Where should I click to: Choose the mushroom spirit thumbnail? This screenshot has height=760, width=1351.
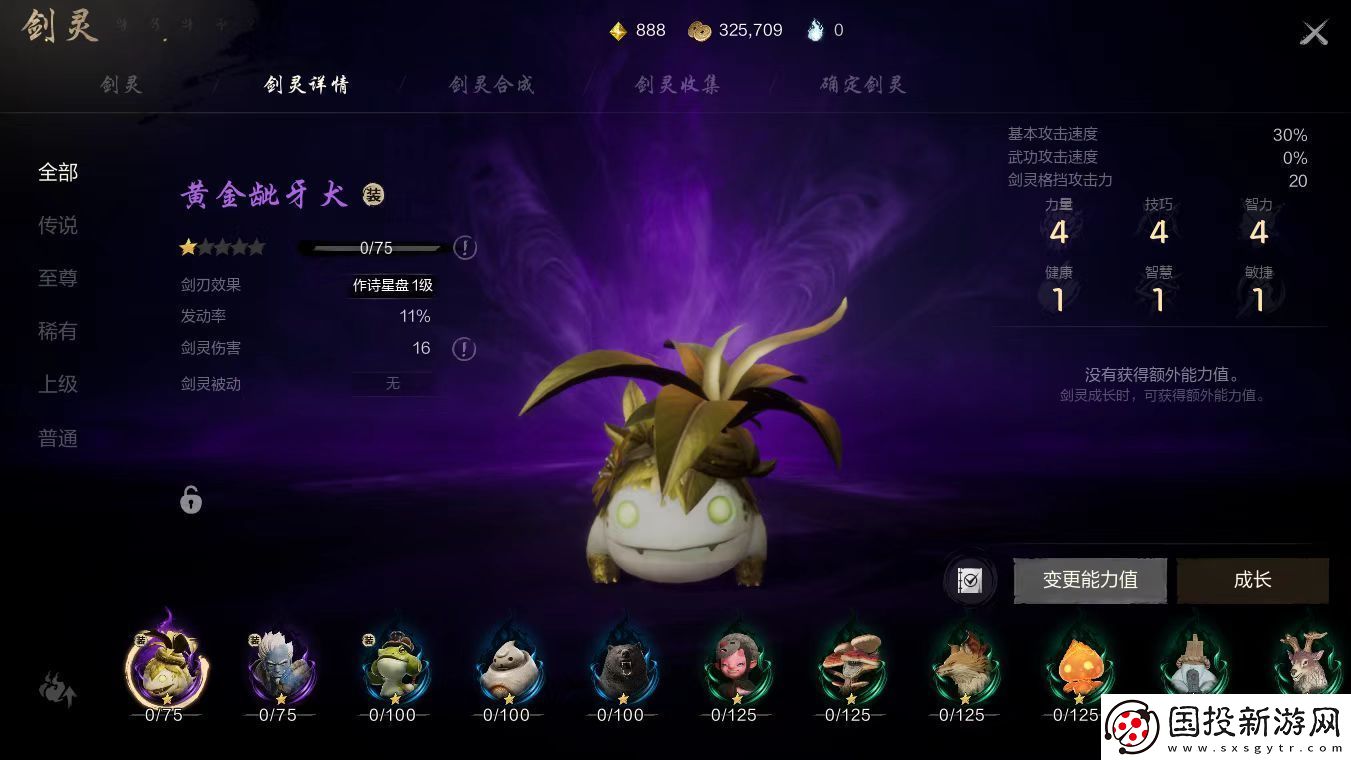pos(849,667)
